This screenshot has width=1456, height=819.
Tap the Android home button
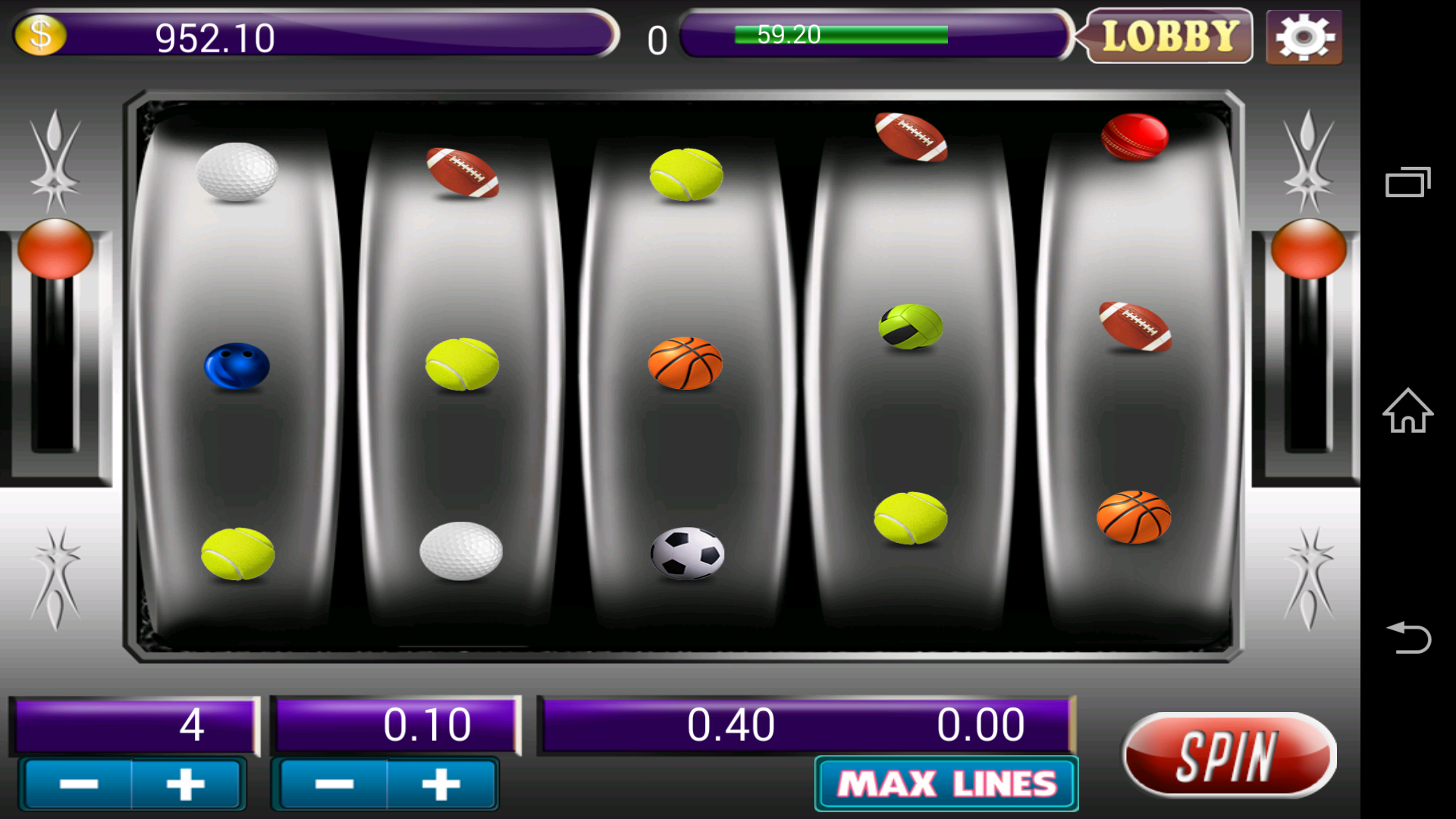pos(1407,410)
